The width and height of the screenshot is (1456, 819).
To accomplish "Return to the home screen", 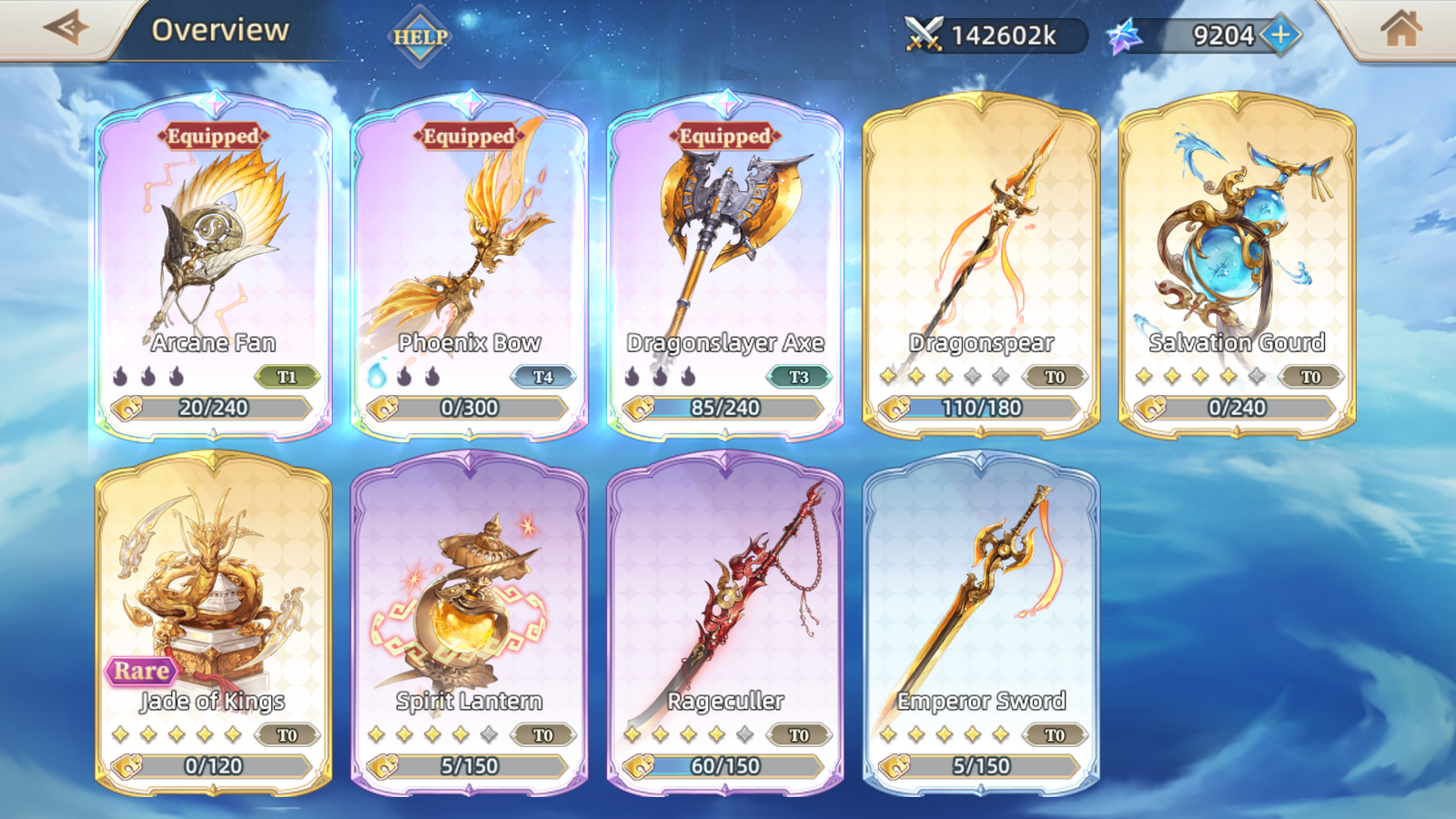I will pos(1400,29).
